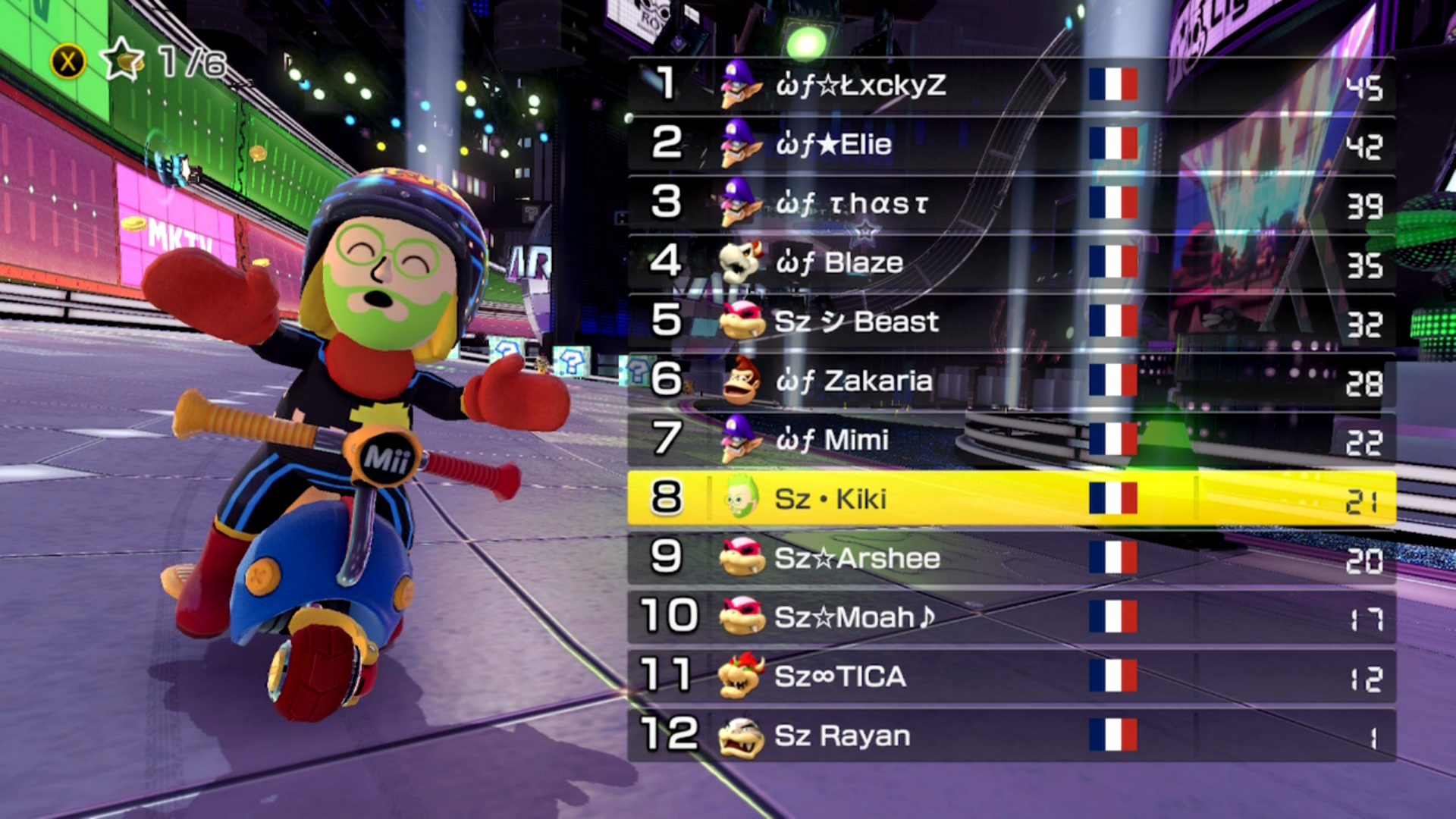The height and width of the screenshot is (819, 1456).
Task: Pick last-place Sz Rayan's row
Action: pyautogui.click(x=1012, y=736)
